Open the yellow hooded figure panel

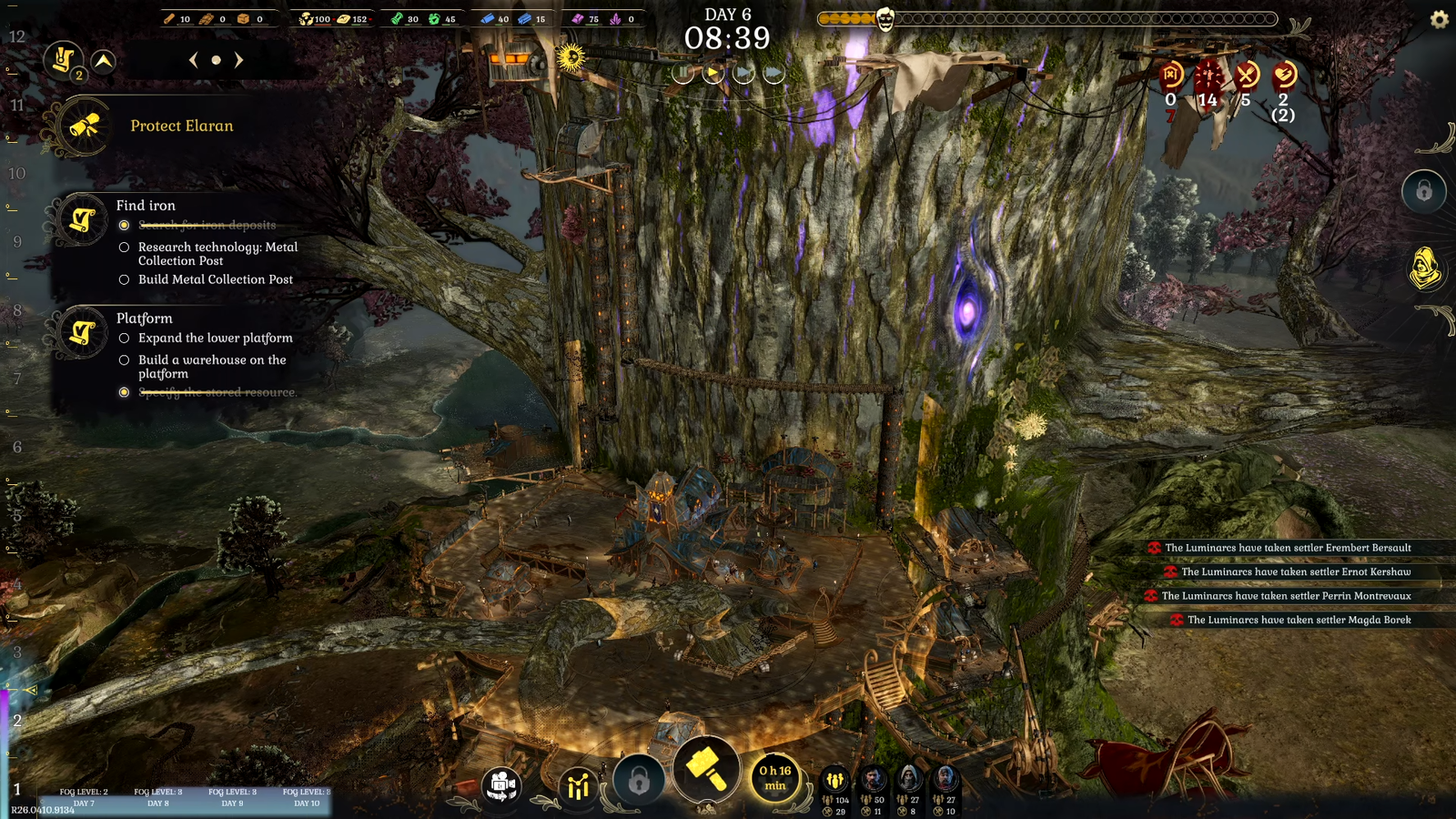(x=1424, y=268)
